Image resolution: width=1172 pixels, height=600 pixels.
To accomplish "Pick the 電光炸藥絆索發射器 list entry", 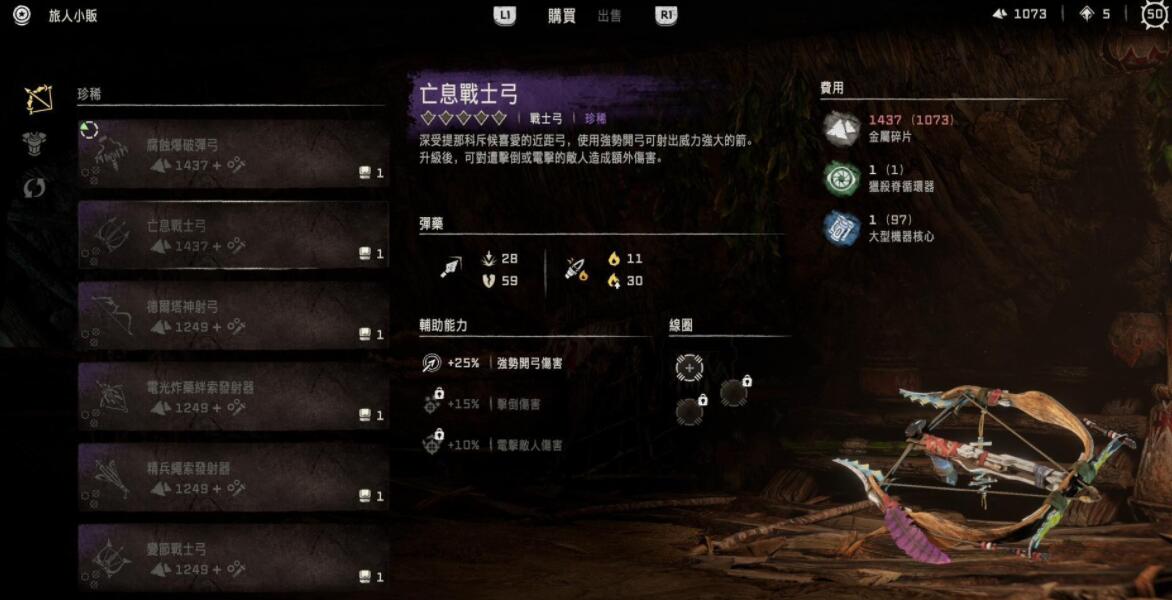I will (x=233, y=397).
